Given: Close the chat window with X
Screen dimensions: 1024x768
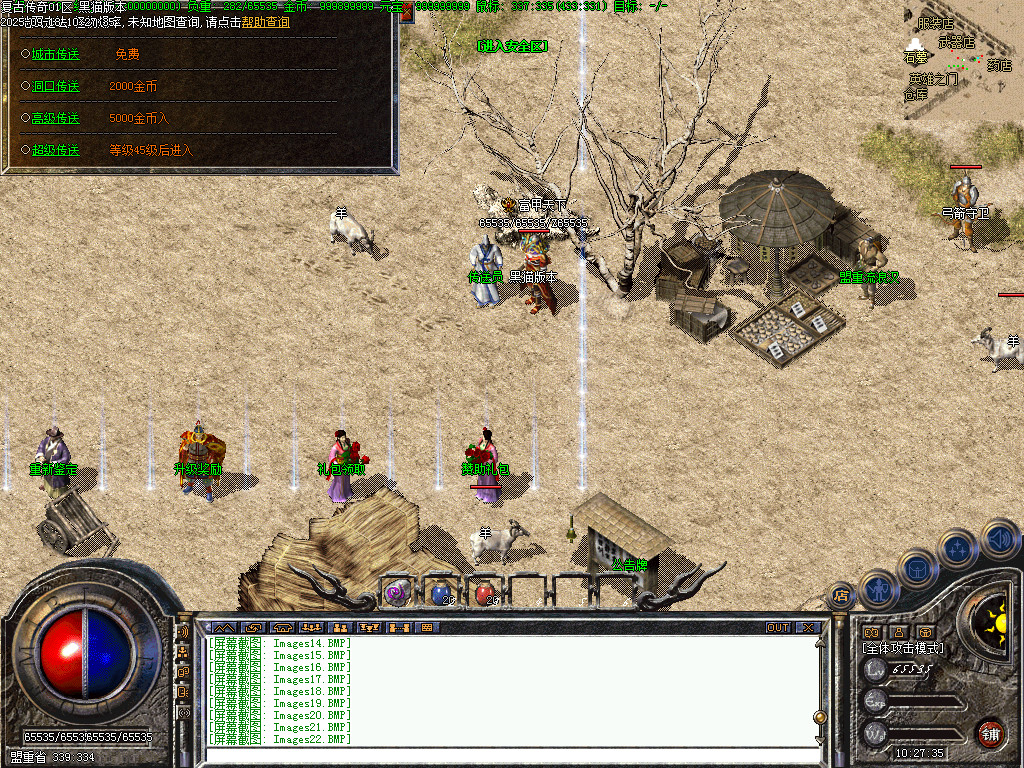Looking at the screenshot, I should [x=808, y=628].
